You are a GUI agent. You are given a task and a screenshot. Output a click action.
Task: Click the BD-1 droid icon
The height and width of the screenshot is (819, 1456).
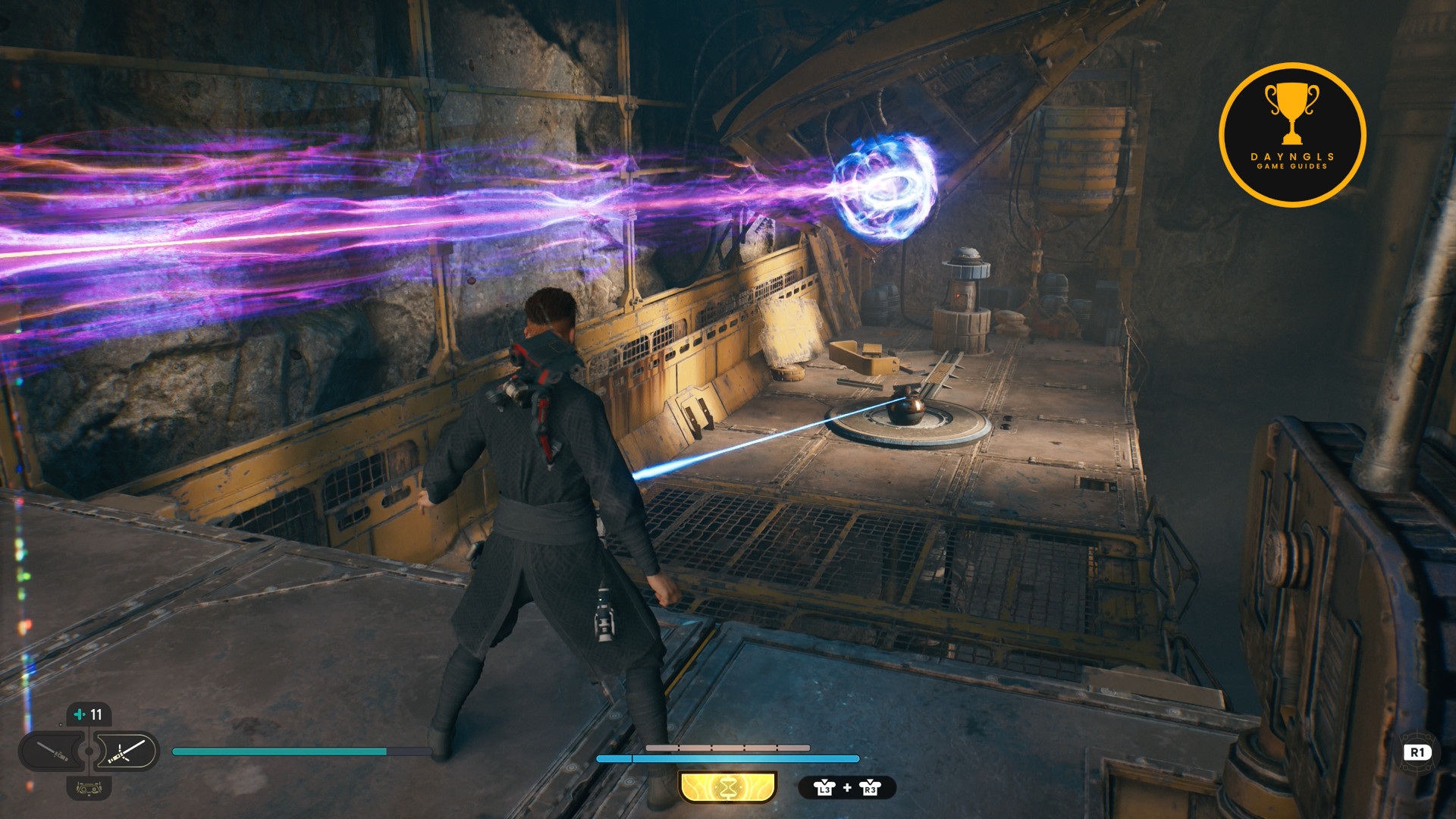[x=89, y=789]
